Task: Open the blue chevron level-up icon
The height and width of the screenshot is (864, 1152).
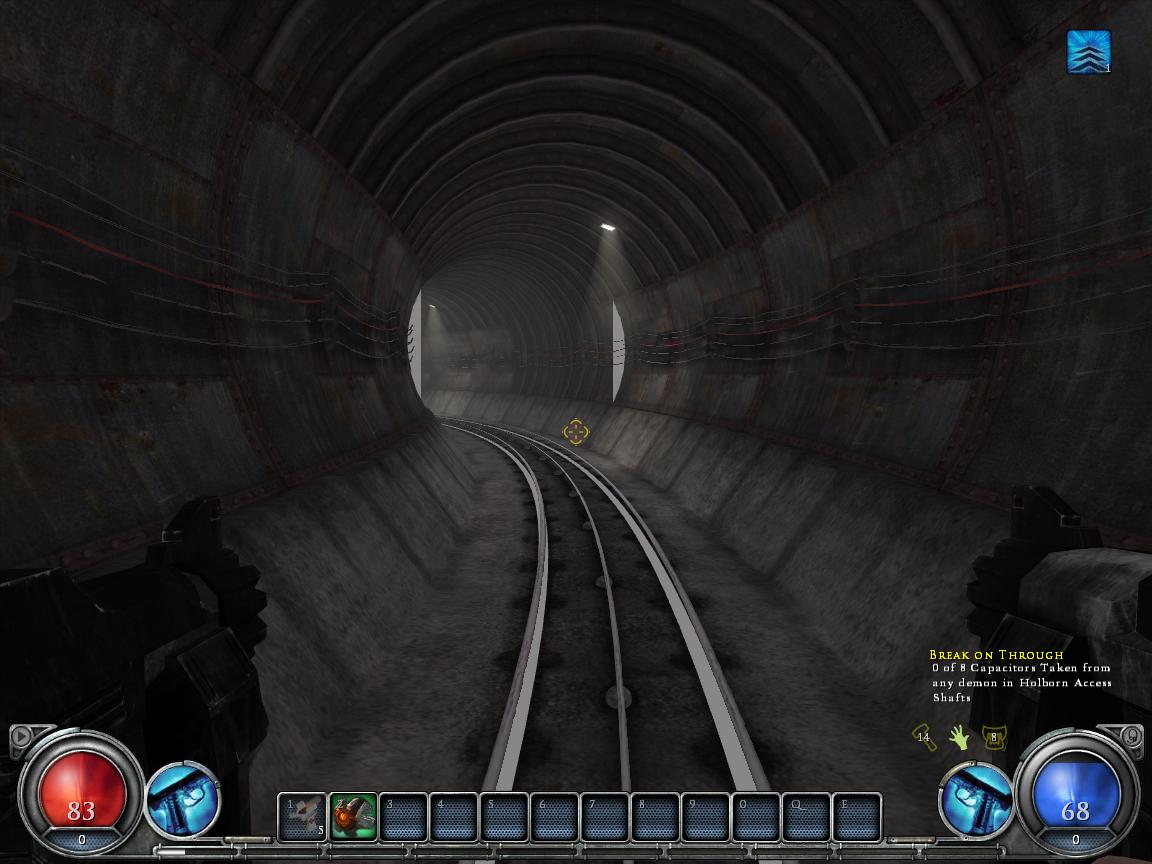Action: pos(1088,52)
